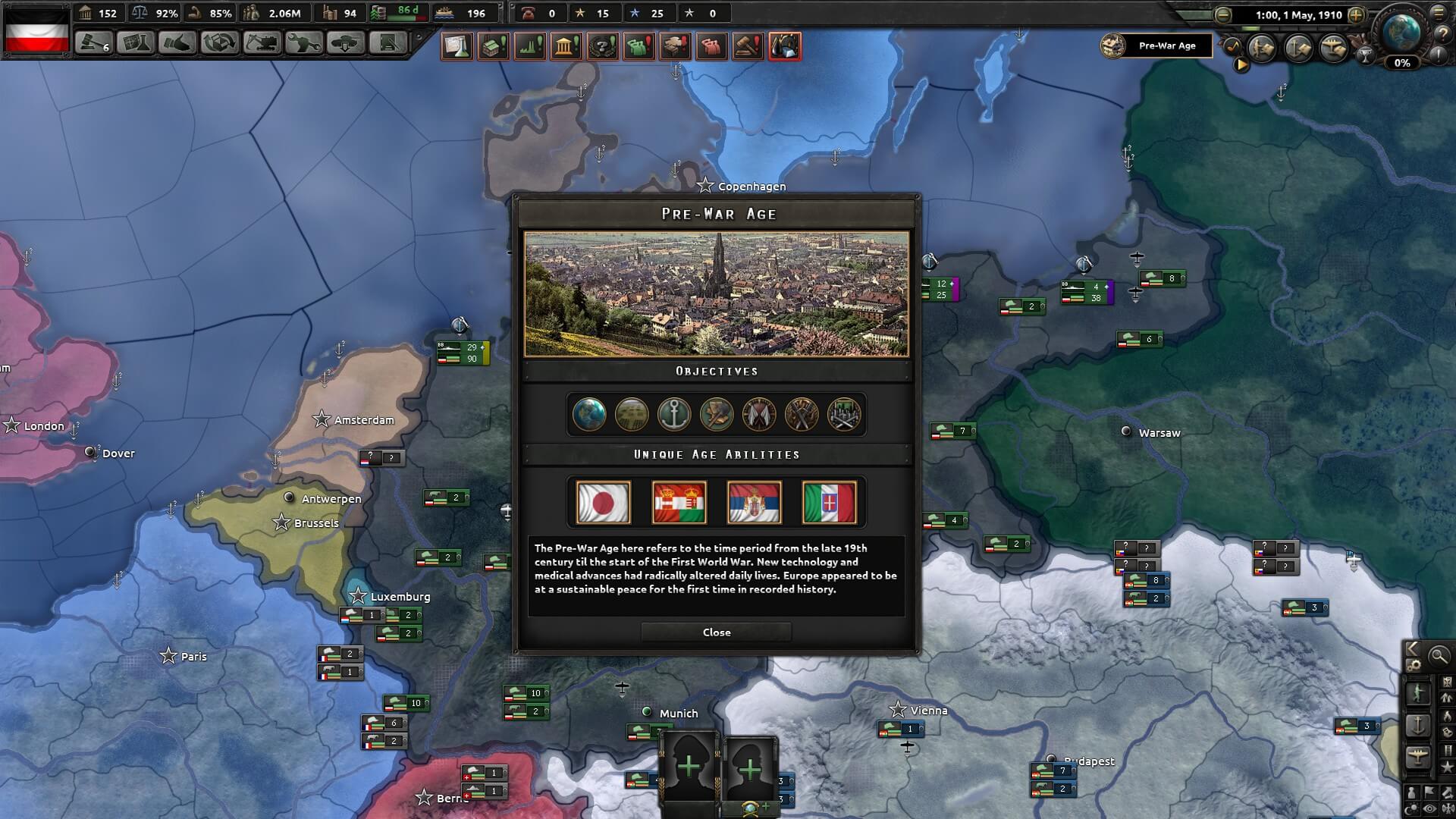Pick the Italy flag age ability

pos(829,502)
